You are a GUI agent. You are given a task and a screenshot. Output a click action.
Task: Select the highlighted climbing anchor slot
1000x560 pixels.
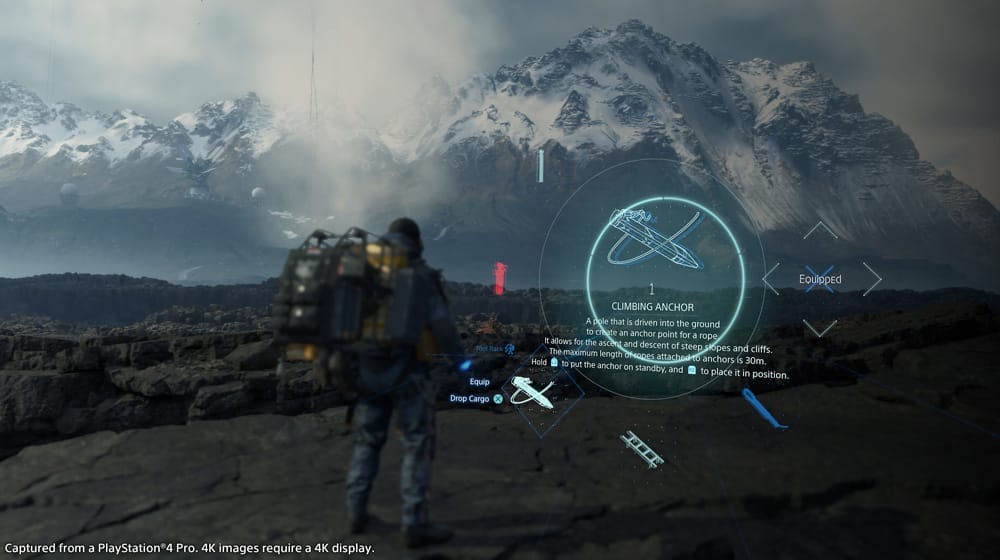pos(531,393)
